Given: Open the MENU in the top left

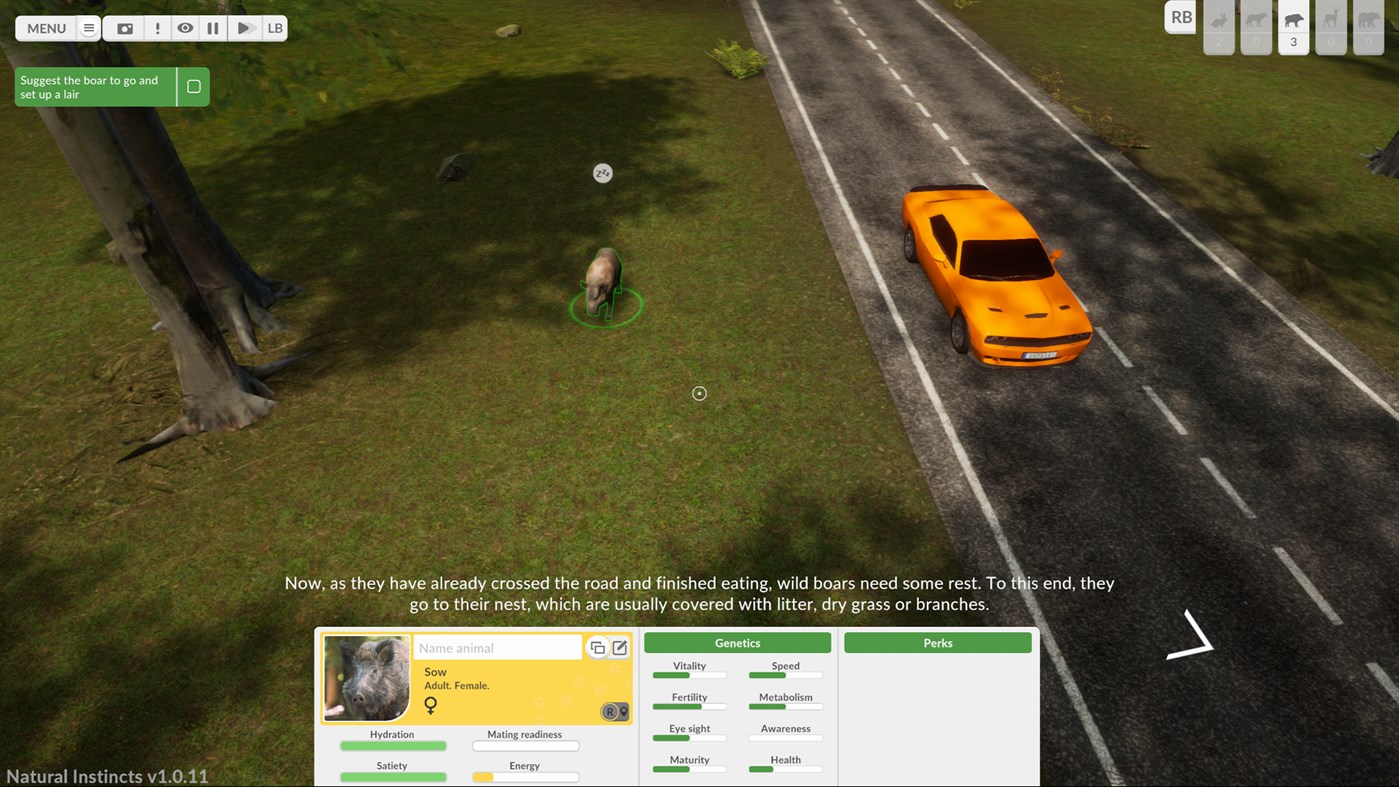Looking at the screenshot, I should tap(45, 28).
